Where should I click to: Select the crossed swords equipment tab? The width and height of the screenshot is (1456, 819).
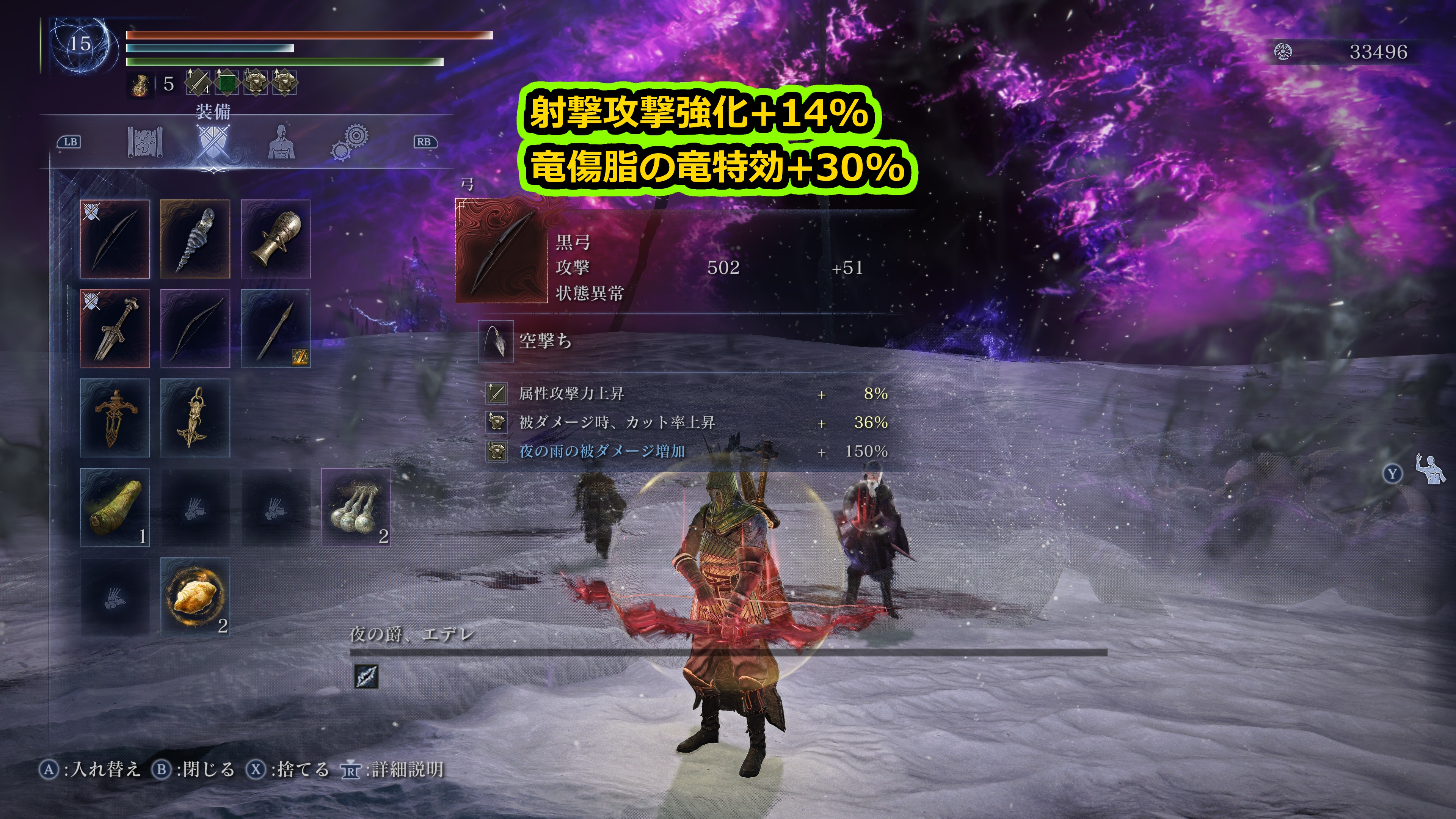(x=212, y=143)
